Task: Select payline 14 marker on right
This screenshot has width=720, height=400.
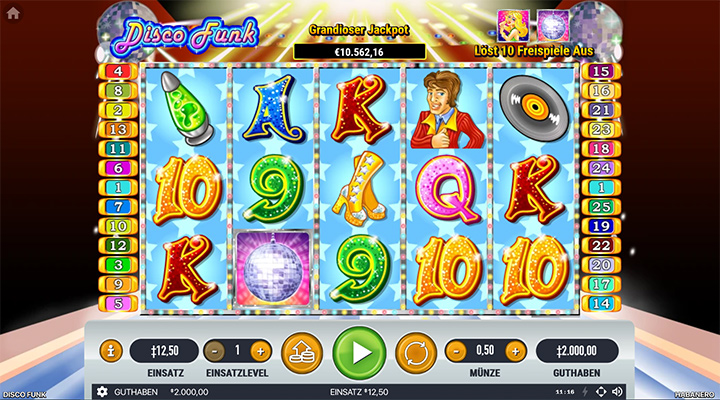Action: (x=602, y=303)
